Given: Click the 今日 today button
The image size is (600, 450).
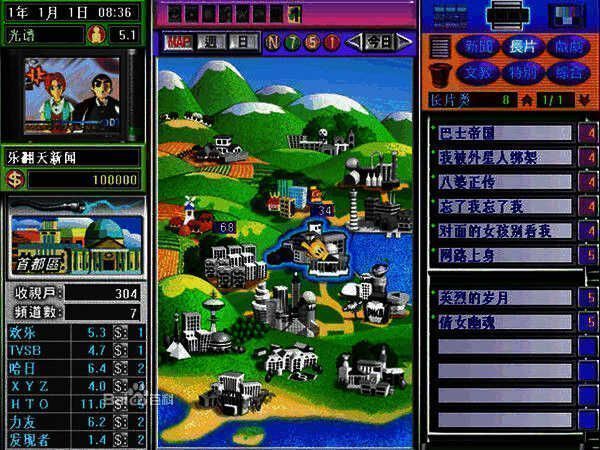Looking at the screenshot, I should click(377, 42).
